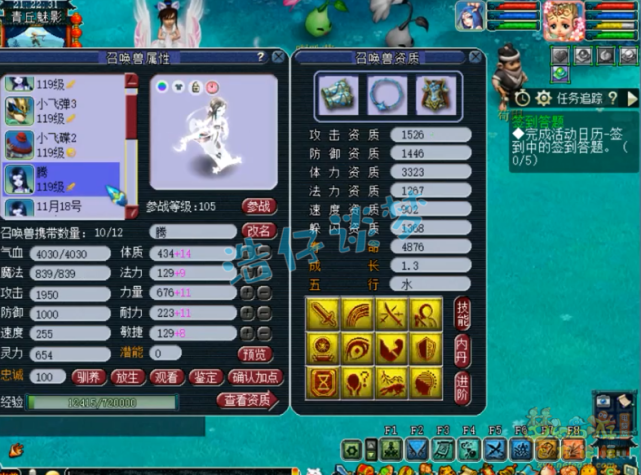Appraise the pet with 鉴定

[206, 377]
